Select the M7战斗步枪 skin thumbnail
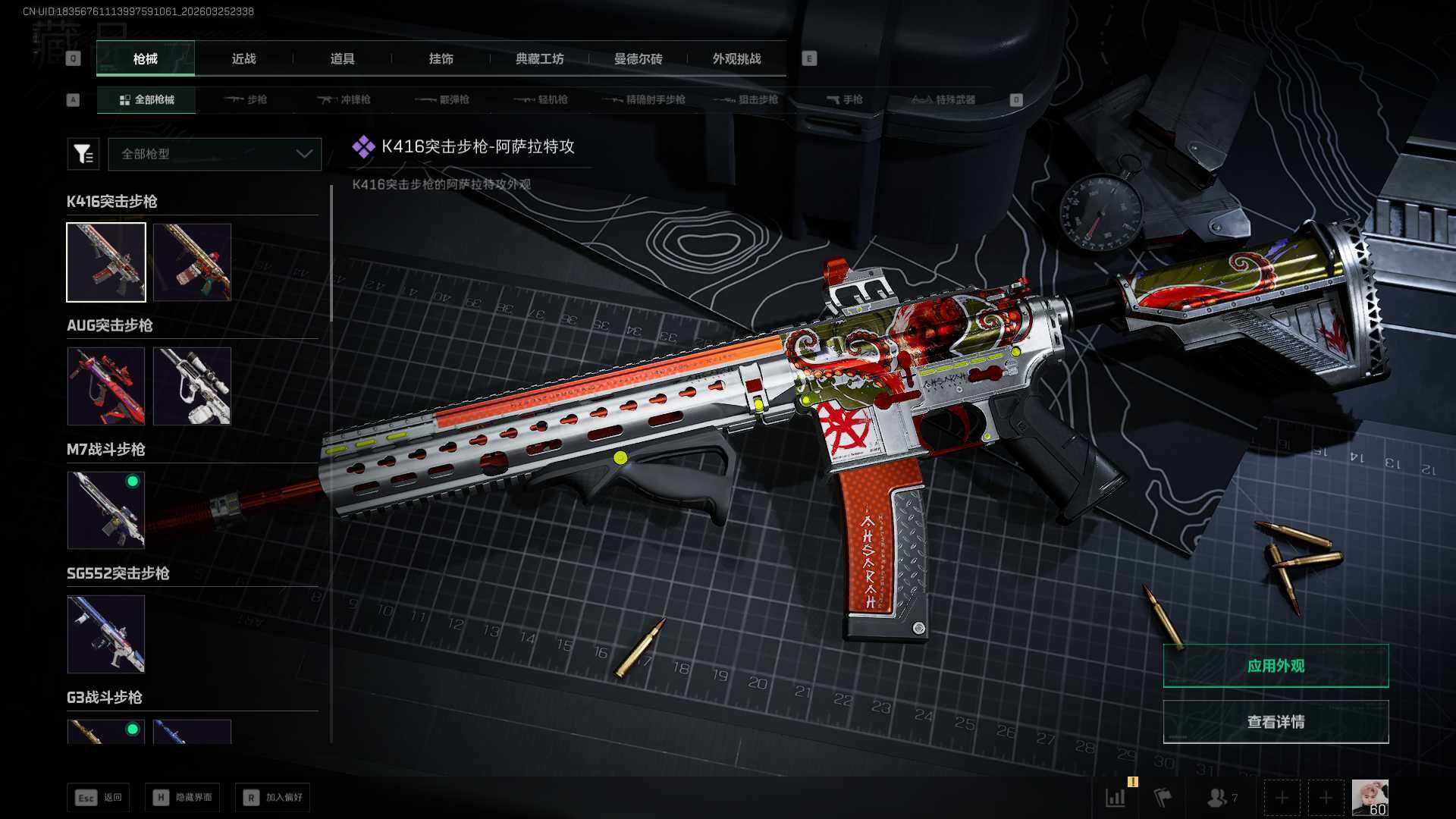Image resolution: width=1456 pixels, height=819 pixels. (x=106, y=510)
